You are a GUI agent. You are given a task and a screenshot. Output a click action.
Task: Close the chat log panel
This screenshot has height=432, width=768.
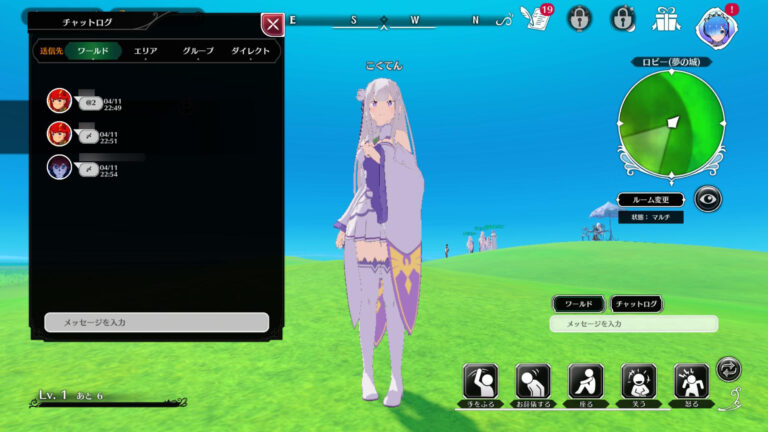[271, 25]
